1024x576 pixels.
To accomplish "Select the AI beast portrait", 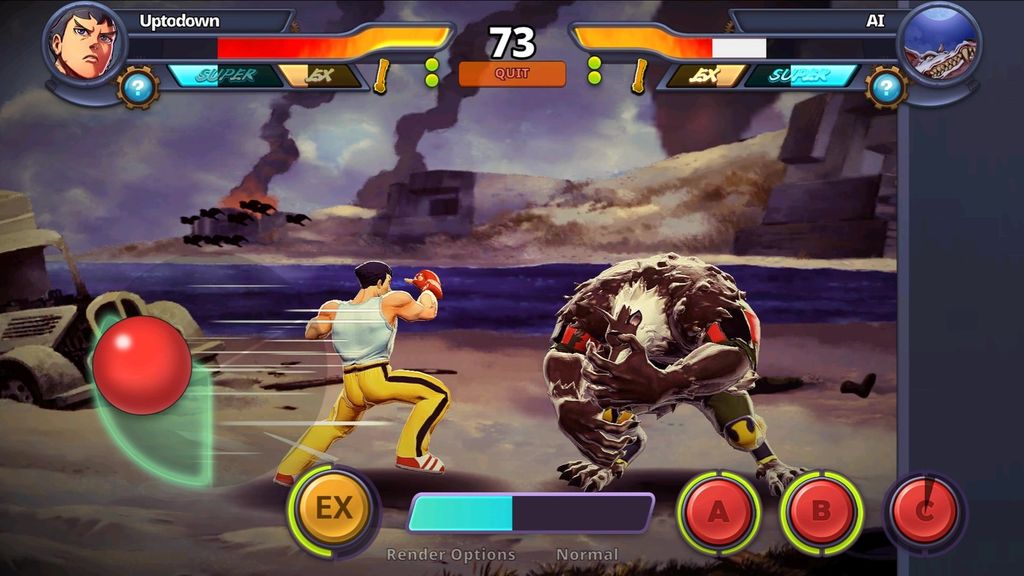I will click(x=938, y=44).
